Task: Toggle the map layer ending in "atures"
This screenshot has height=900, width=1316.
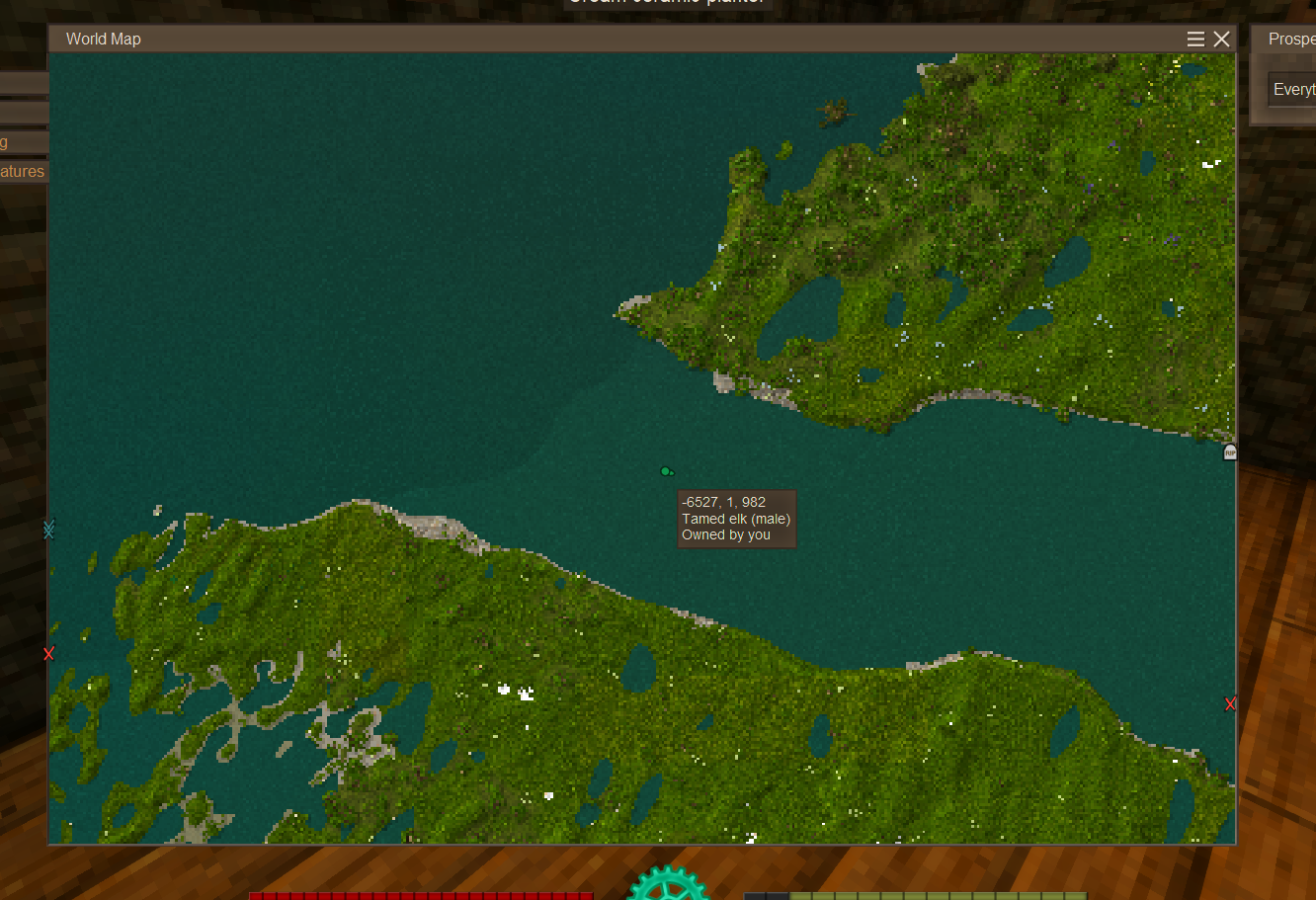Action: (23, 171)
